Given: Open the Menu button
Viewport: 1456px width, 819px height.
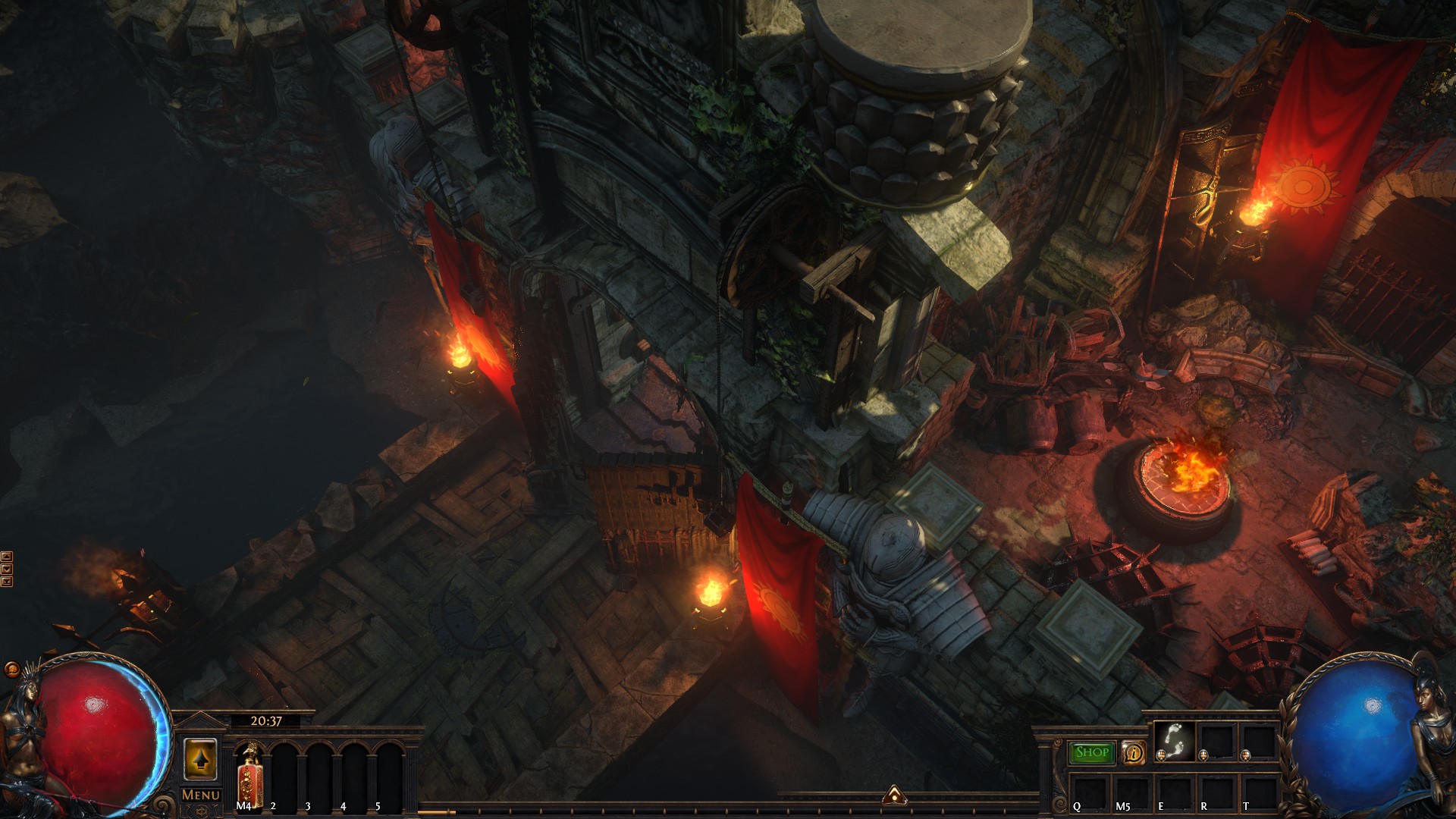Looking at the screenshot, I should tap(201, 795).
